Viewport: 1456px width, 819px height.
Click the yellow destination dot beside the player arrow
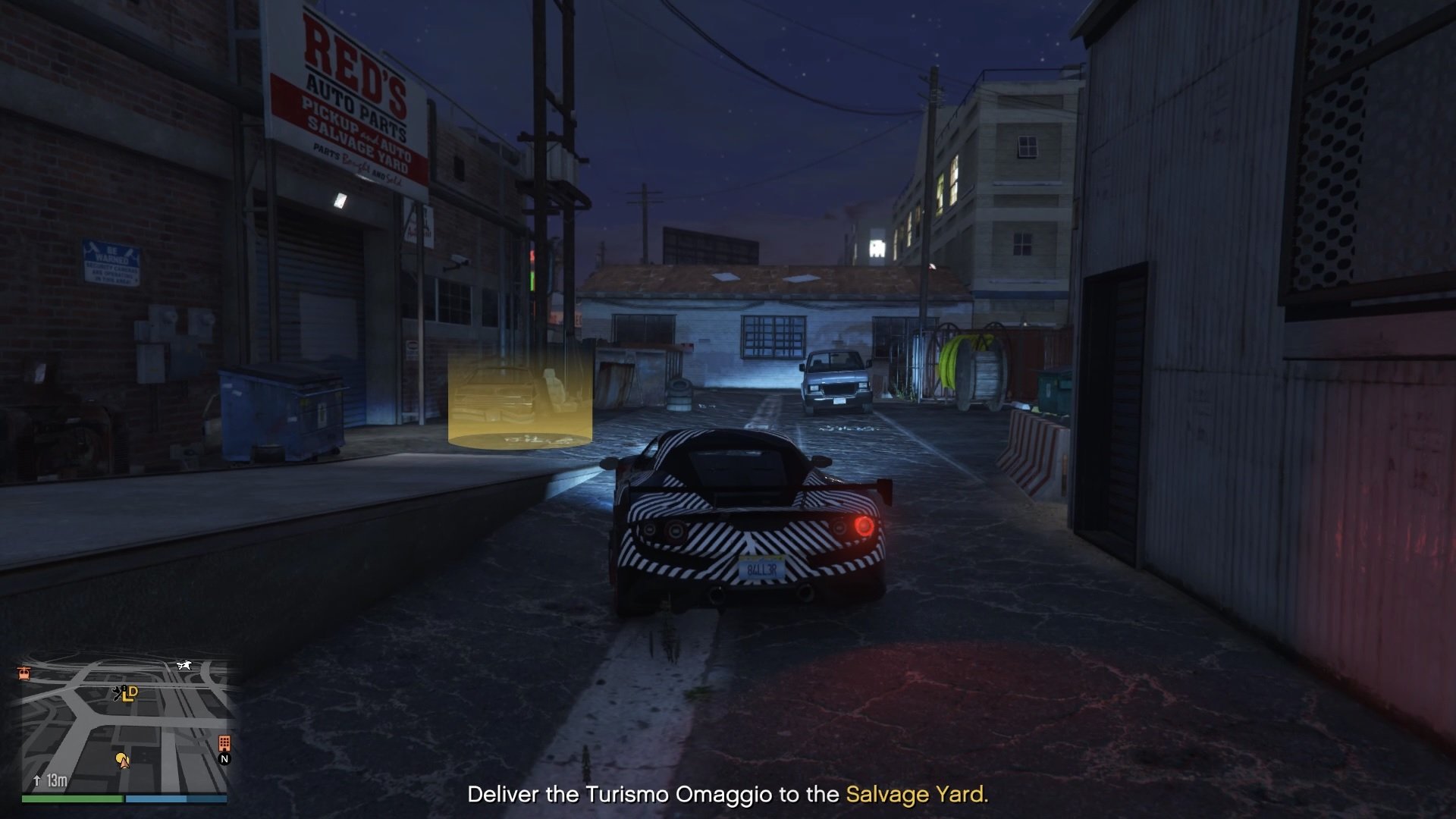(120, 758)
